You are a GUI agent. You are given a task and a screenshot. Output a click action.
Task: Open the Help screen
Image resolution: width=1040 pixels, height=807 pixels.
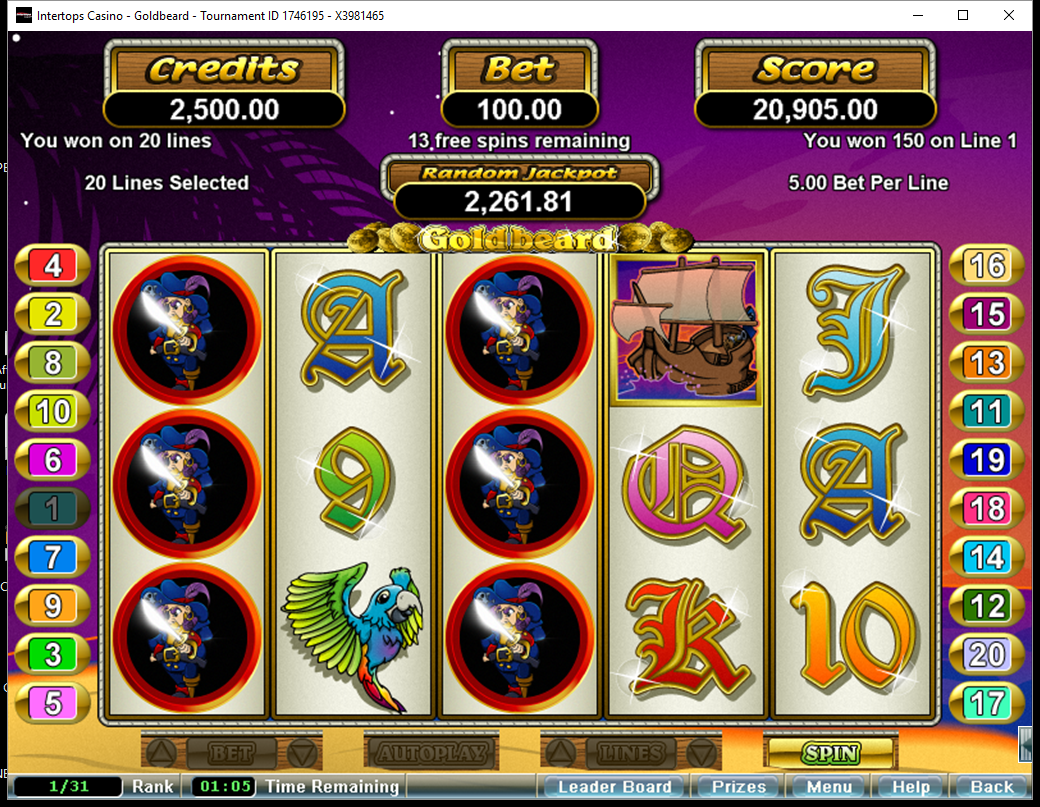tap(910, 787)
